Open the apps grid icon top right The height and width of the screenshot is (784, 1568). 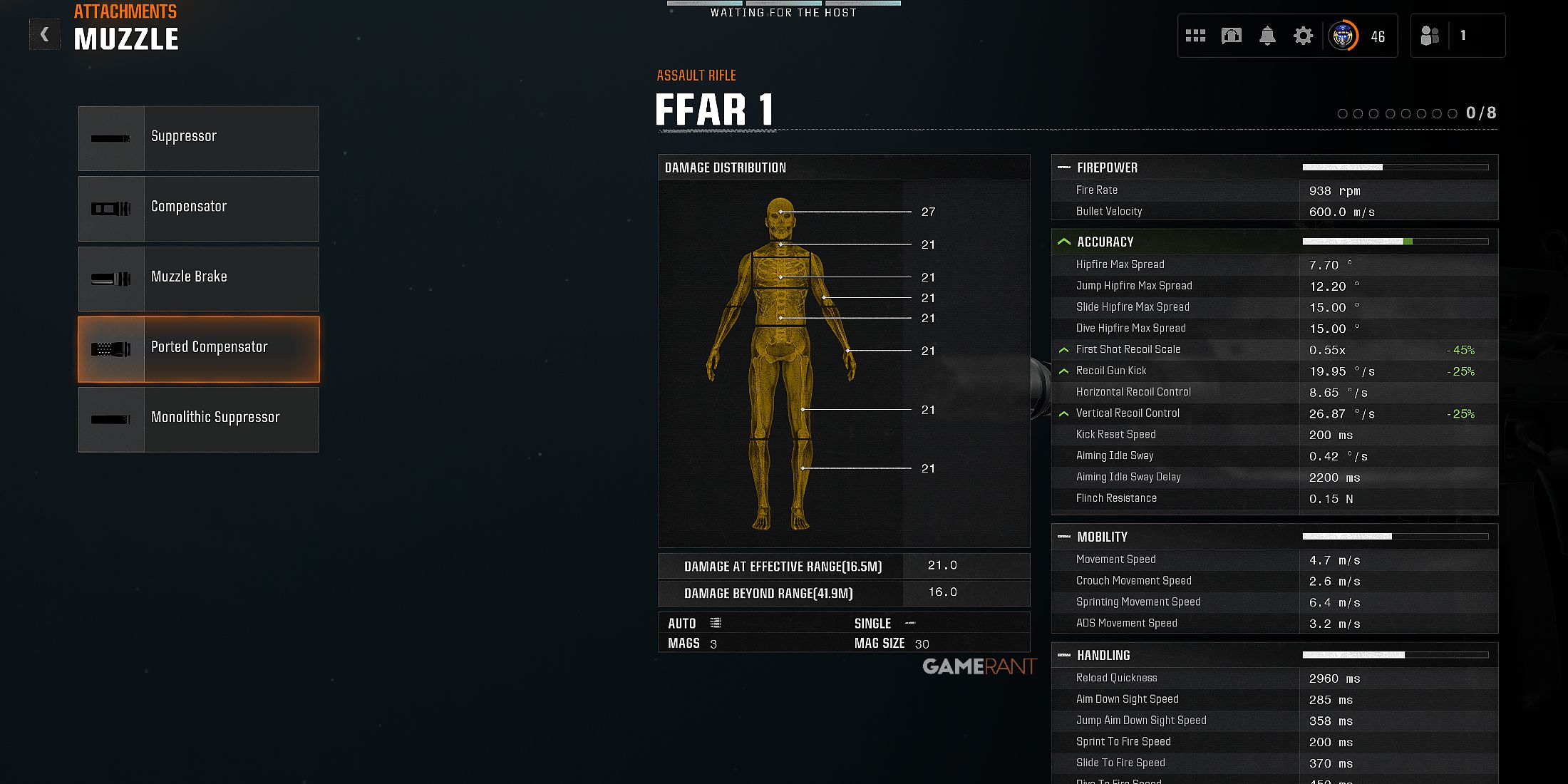[1195, 35]
